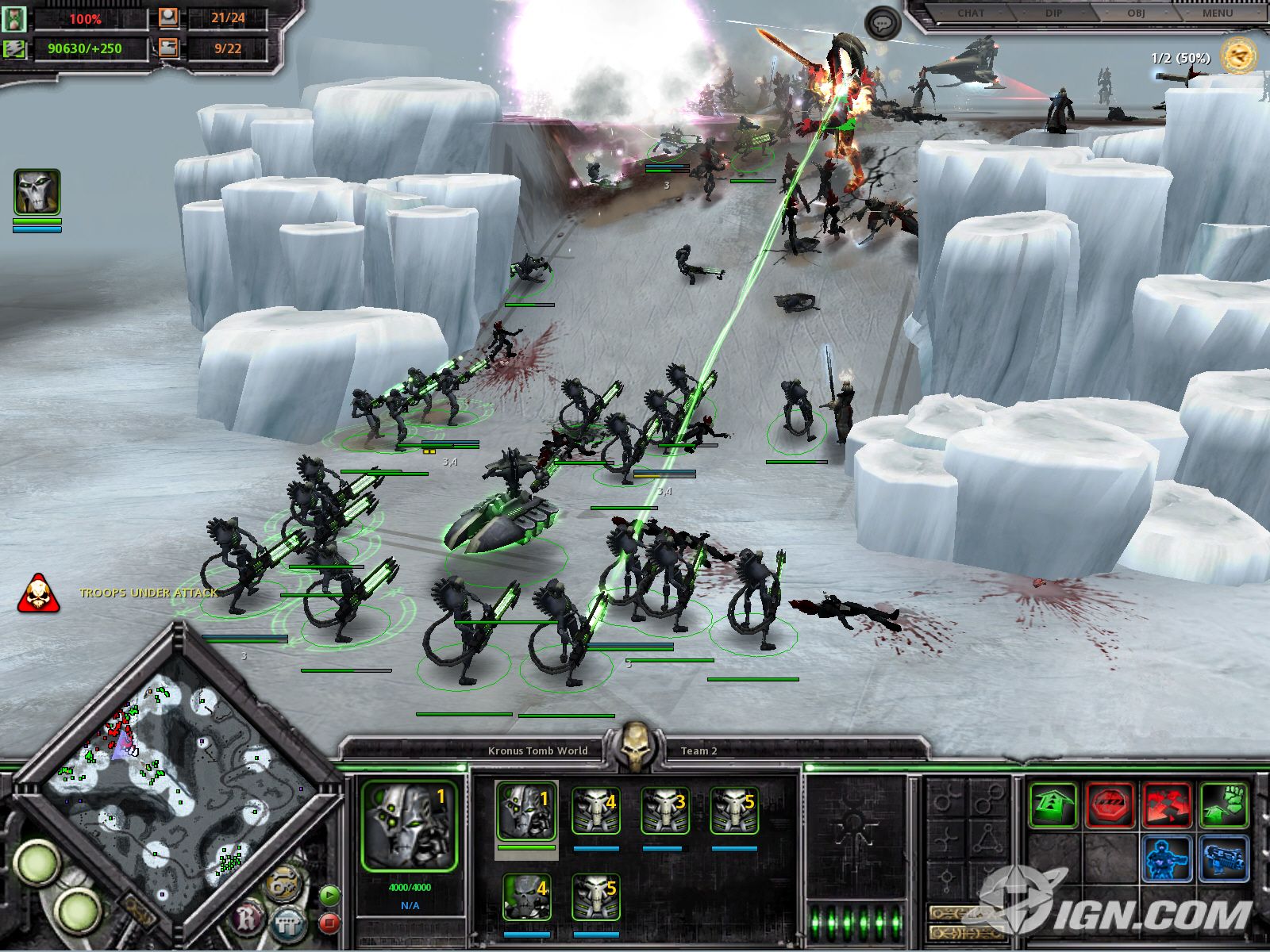The height and width of the screenshot is (952, 1270).
Task: Open the DIP diplomacy panel
Action: coord(1053,13)
